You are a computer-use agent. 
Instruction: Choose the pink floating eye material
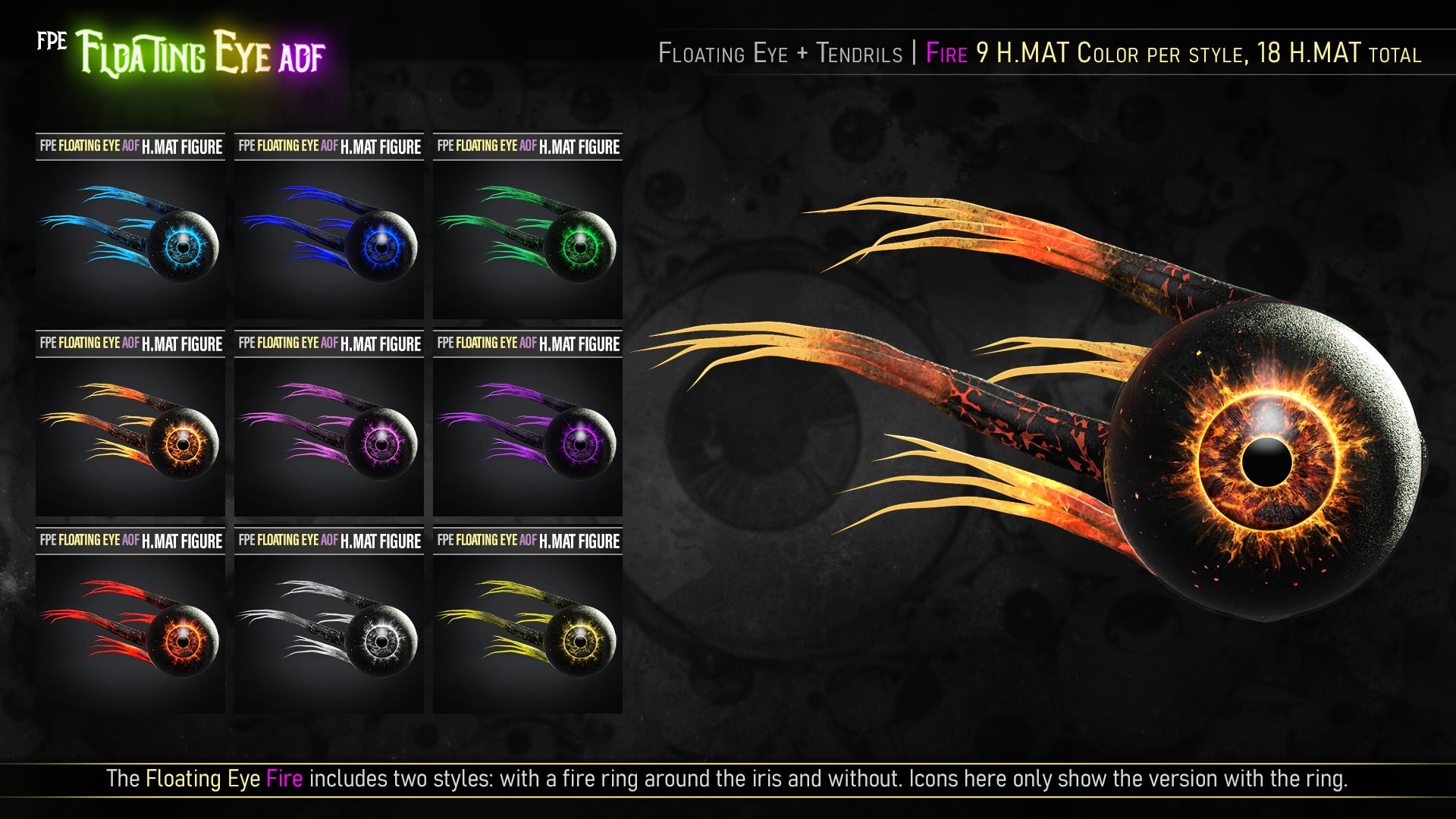tap(329, 436)
